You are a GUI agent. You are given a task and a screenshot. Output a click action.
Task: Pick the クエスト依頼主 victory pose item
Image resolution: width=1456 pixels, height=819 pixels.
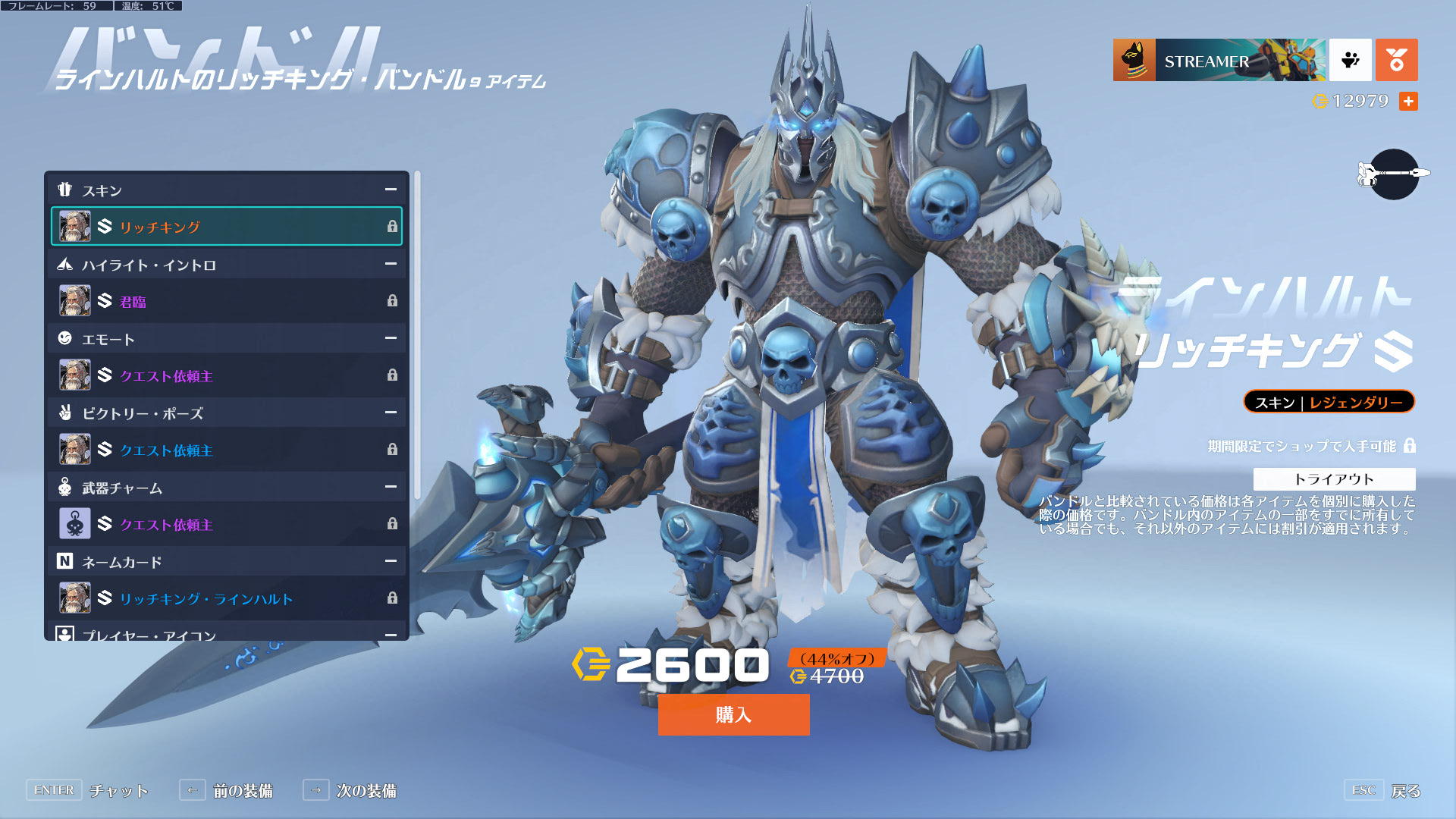pyautogui.click(x=226, y=450)
